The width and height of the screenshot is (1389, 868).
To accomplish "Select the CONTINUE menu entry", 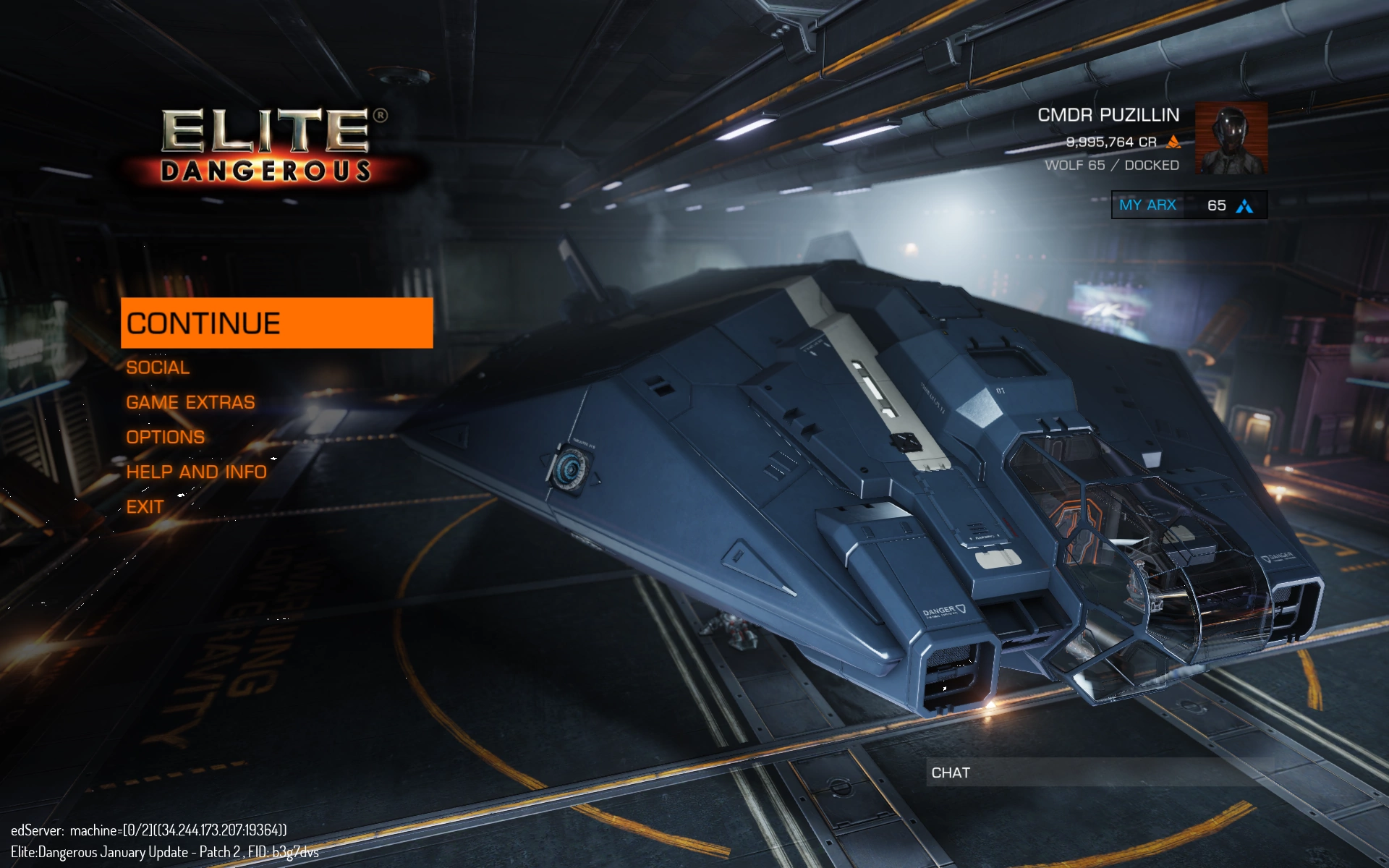I will click(276, 323).
